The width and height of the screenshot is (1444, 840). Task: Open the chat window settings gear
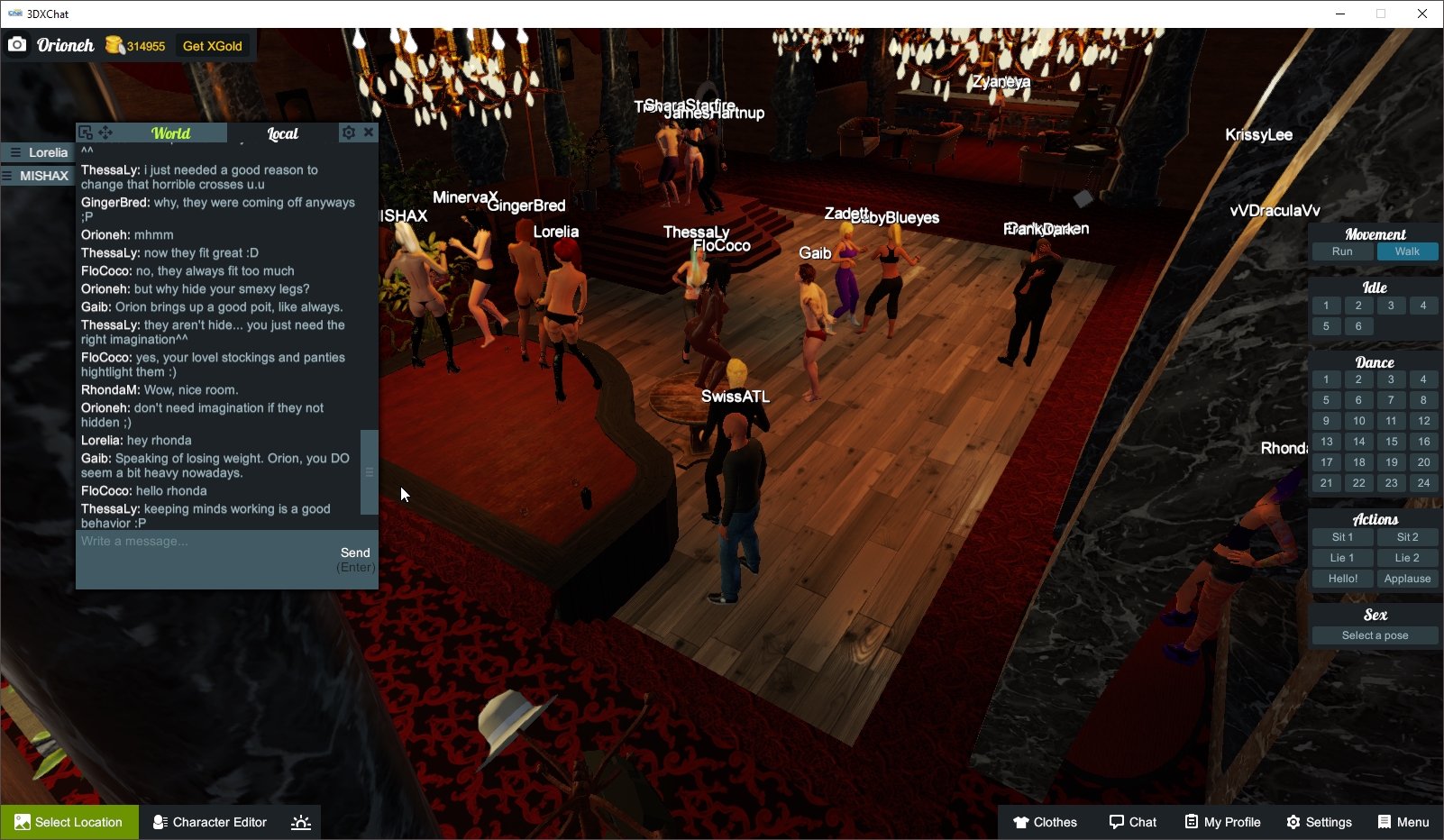click(349, 132)
